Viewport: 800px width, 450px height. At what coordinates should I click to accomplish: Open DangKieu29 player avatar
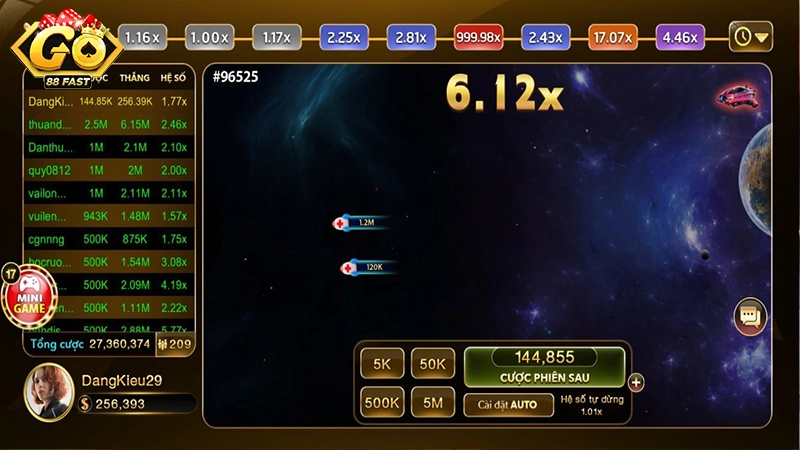coord(49,390)
